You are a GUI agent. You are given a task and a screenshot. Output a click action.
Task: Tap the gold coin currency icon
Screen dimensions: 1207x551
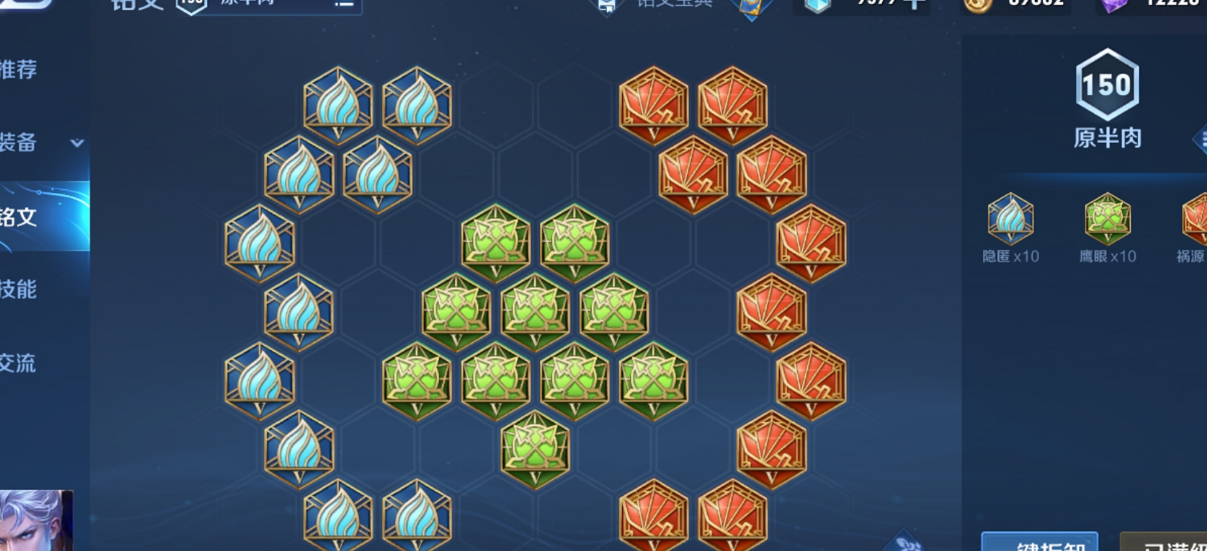[976, 5]
